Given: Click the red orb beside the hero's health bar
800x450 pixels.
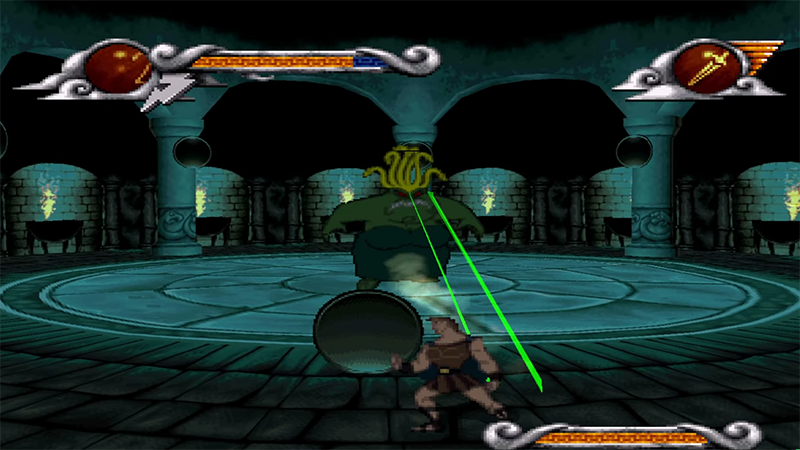Looking at the screenshot, I should (116, 68).
